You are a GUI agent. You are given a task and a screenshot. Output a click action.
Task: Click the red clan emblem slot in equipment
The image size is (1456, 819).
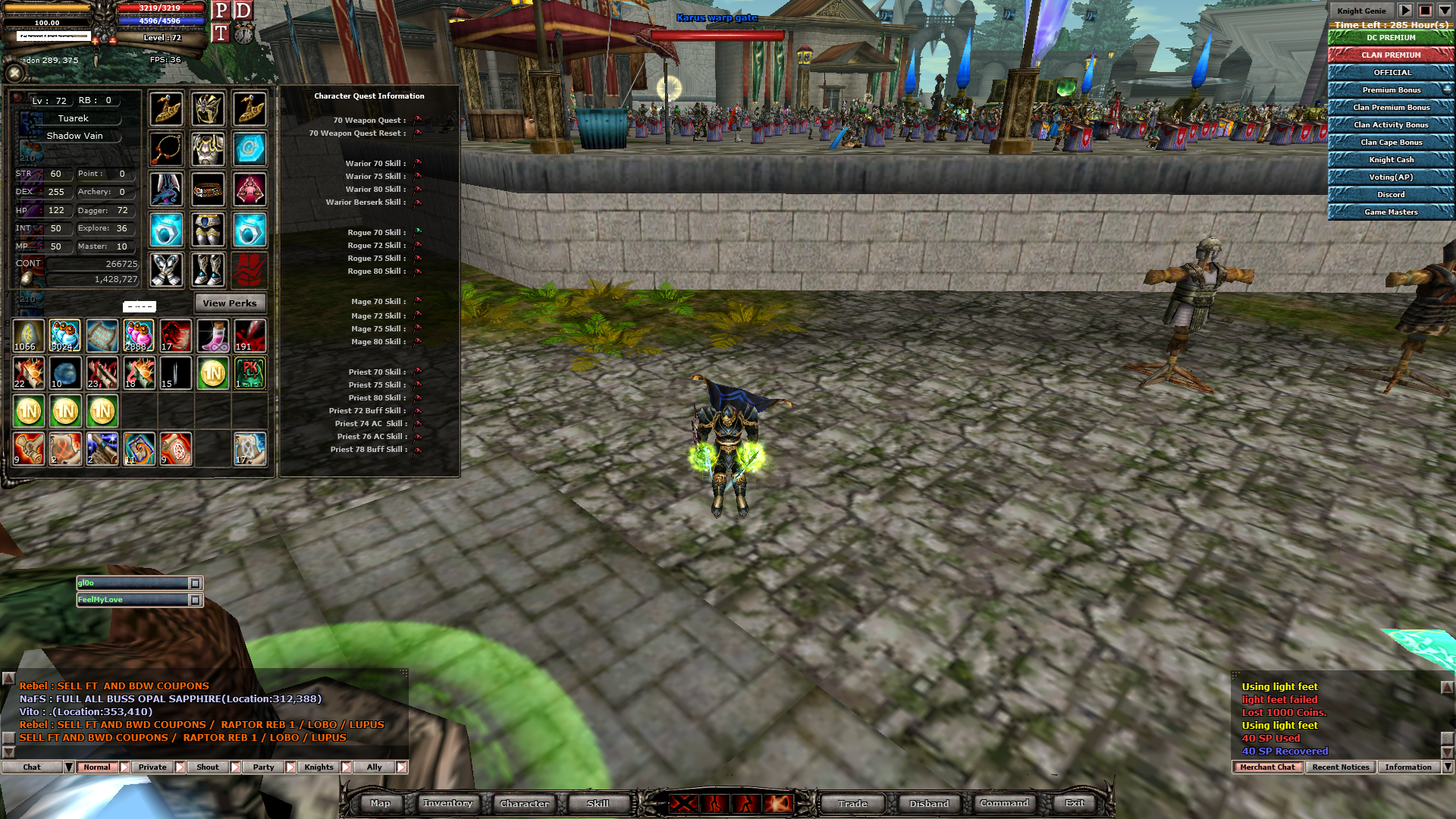click(x=250, y=270)
